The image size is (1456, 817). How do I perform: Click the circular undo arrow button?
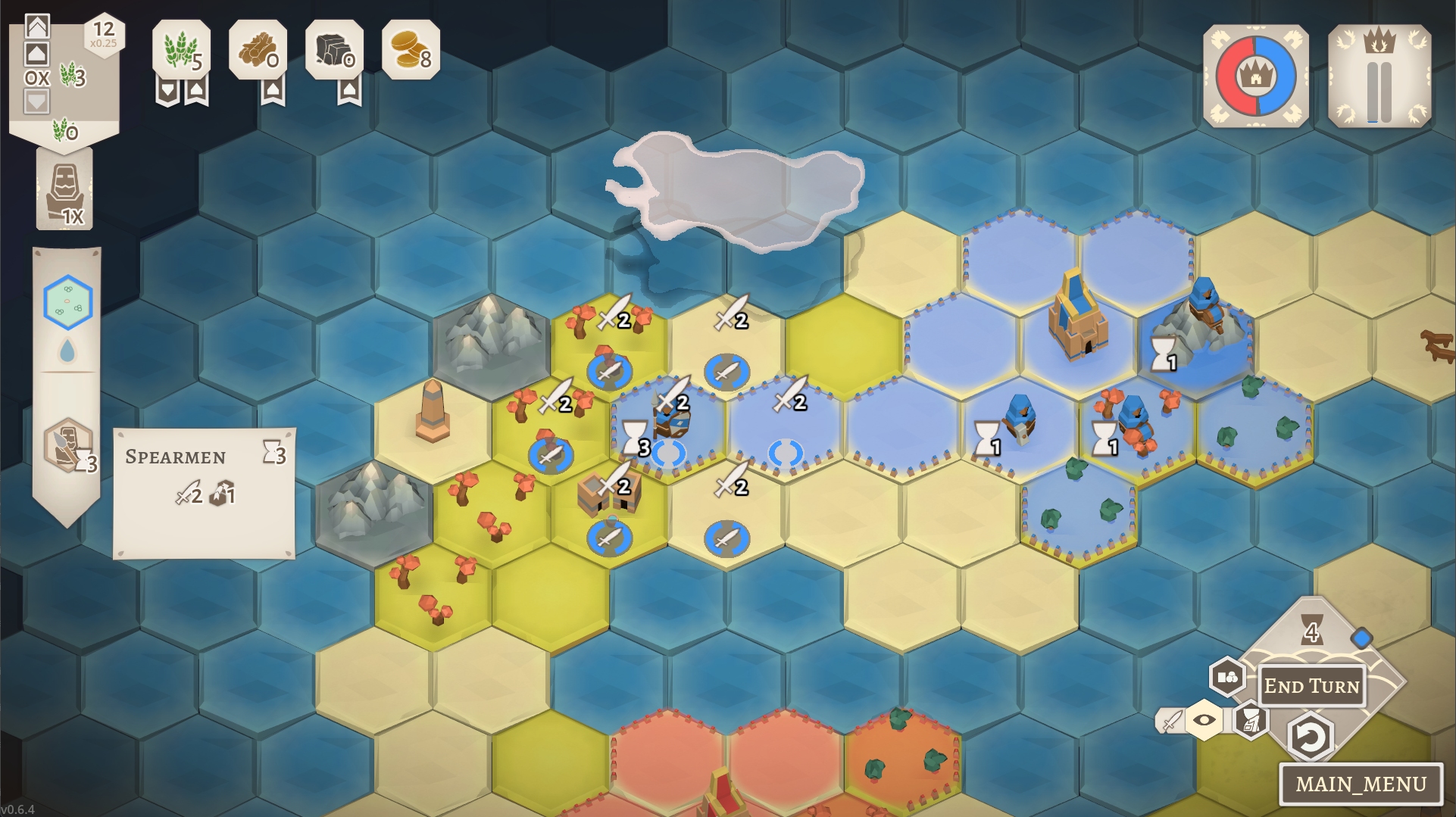point(1310,736)
